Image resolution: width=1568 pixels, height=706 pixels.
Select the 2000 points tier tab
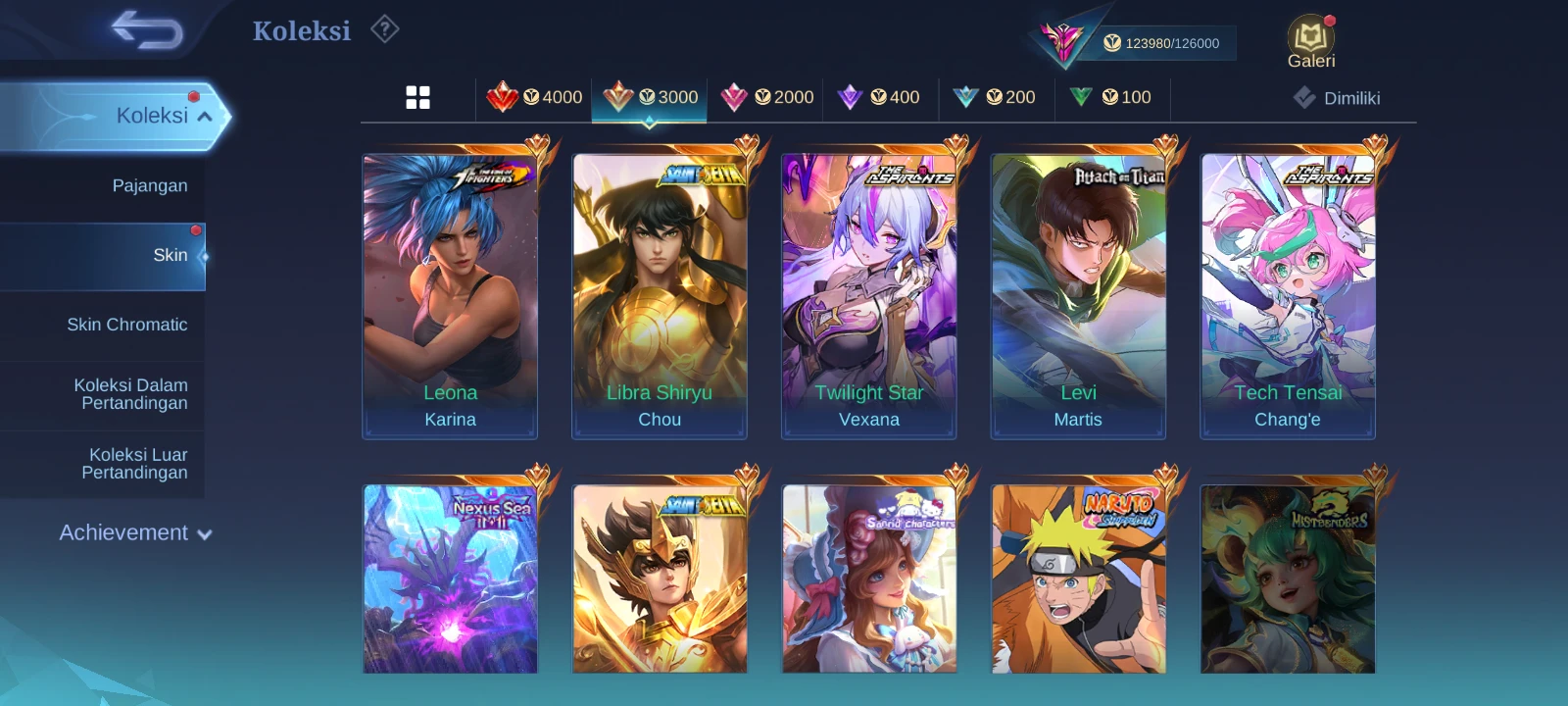pos(767,97)
